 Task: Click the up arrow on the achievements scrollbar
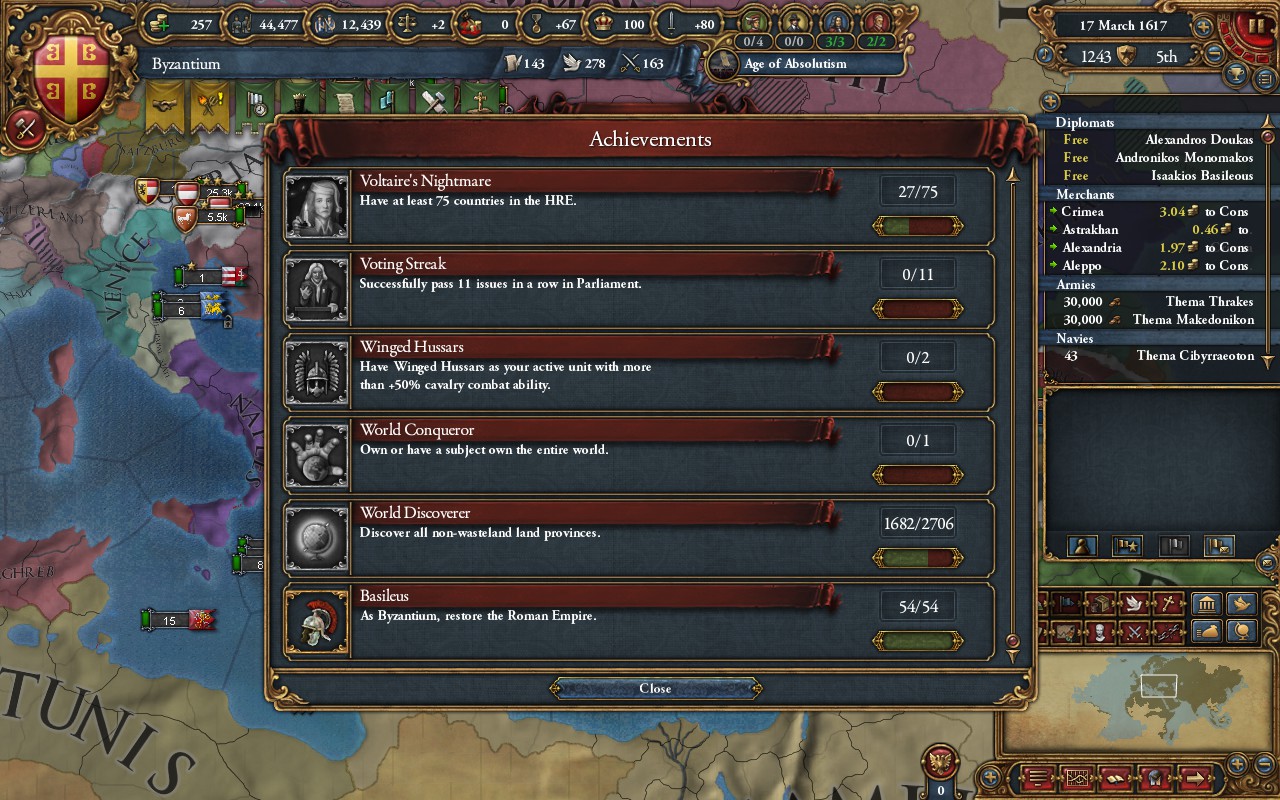click(1013, 175)
